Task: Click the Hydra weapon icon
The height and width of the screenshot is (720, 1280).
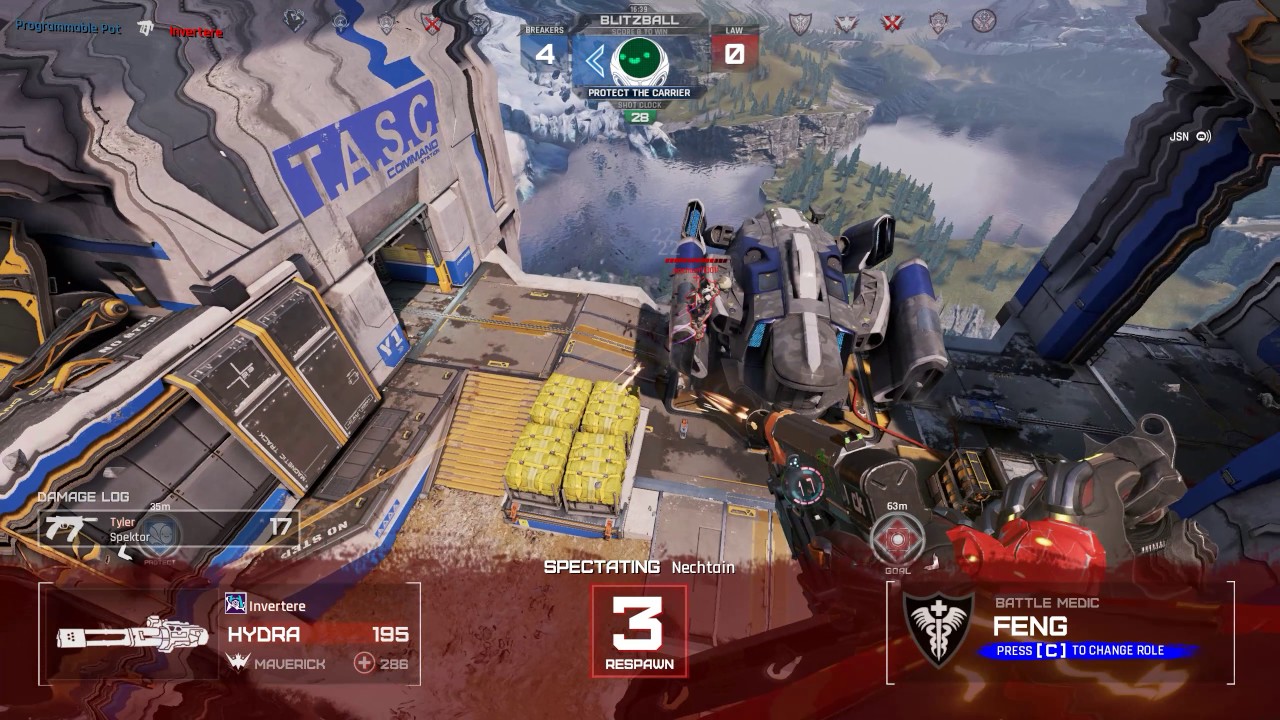Action: 132,635
